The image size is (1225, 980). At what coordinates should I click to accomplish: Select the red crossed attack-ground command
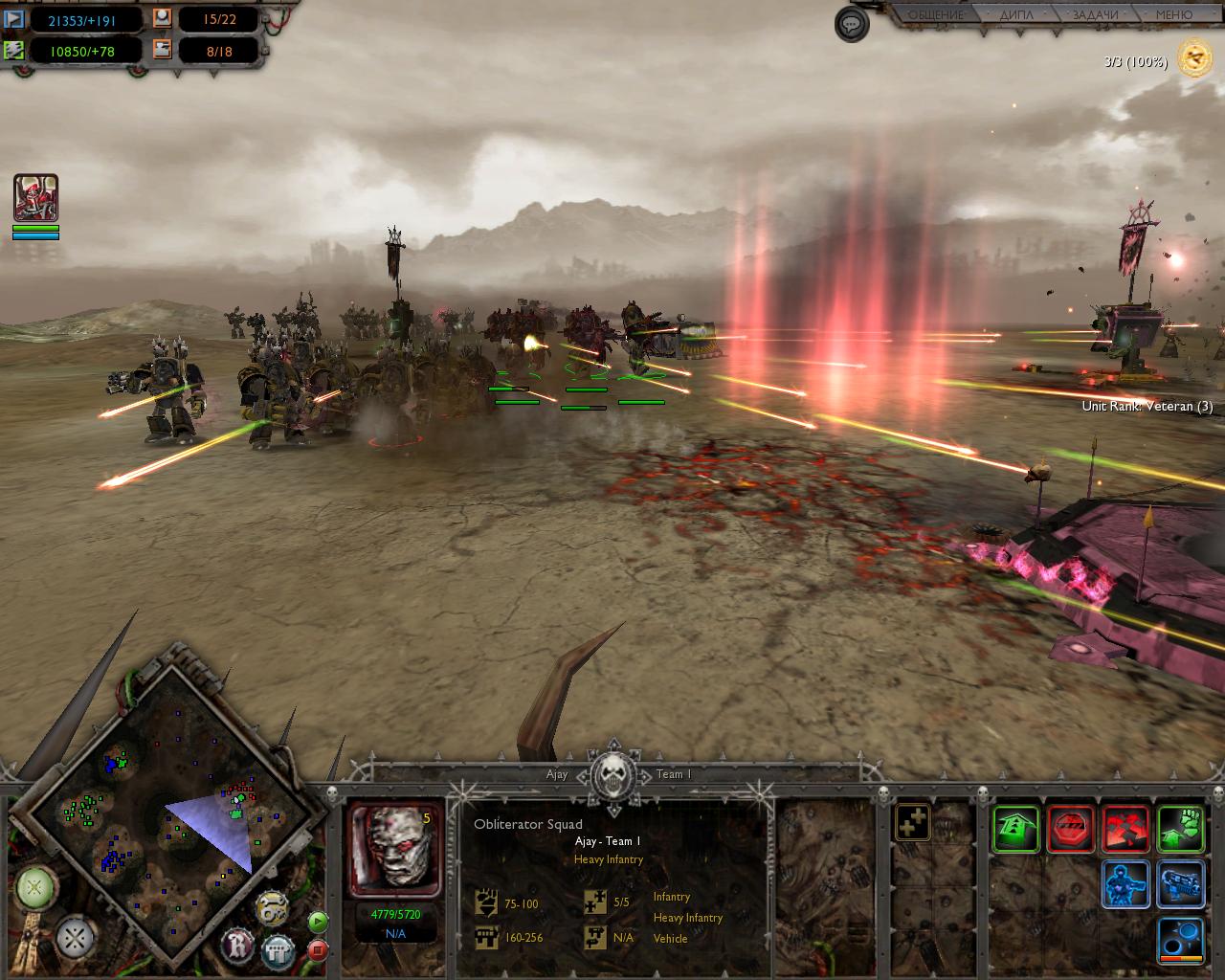pyautogui.click(x=1125, y=828)
